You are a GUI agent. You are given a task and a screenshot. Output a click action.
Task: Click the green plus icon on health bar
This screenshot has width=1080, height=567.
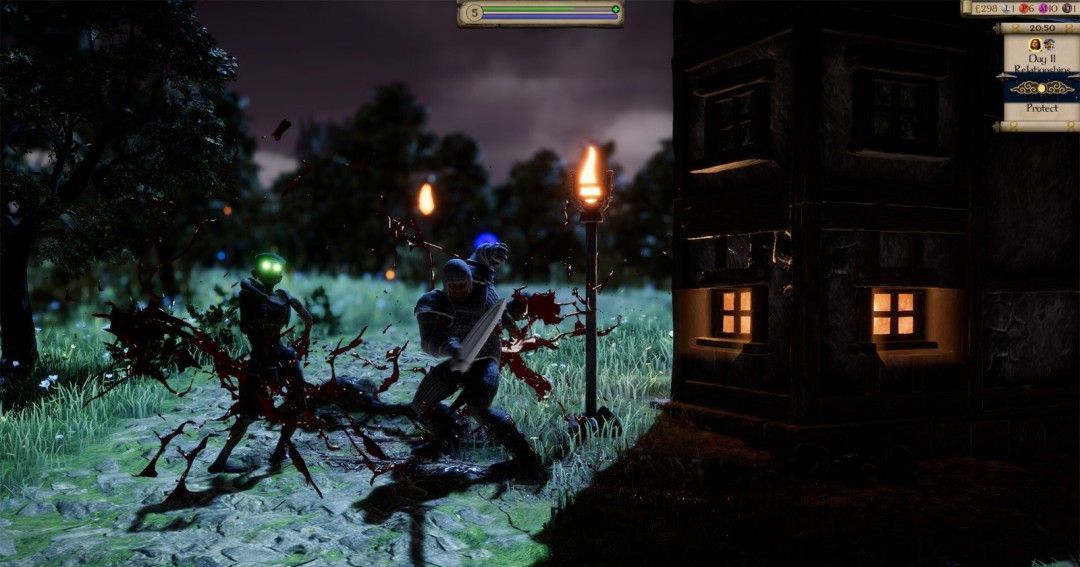point(616,10)
